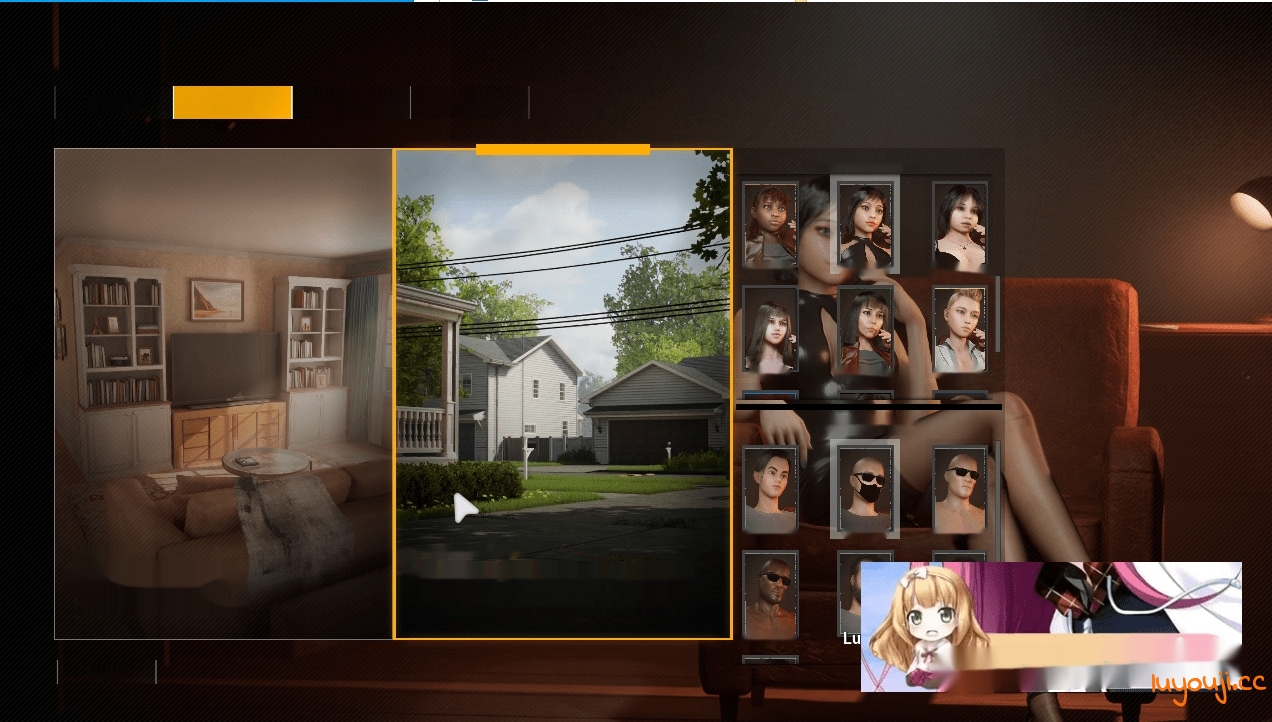Choose the woman in the reddish-brown jacket
The width and height of the screenshot is (1272, 722).
coord(865,329)
